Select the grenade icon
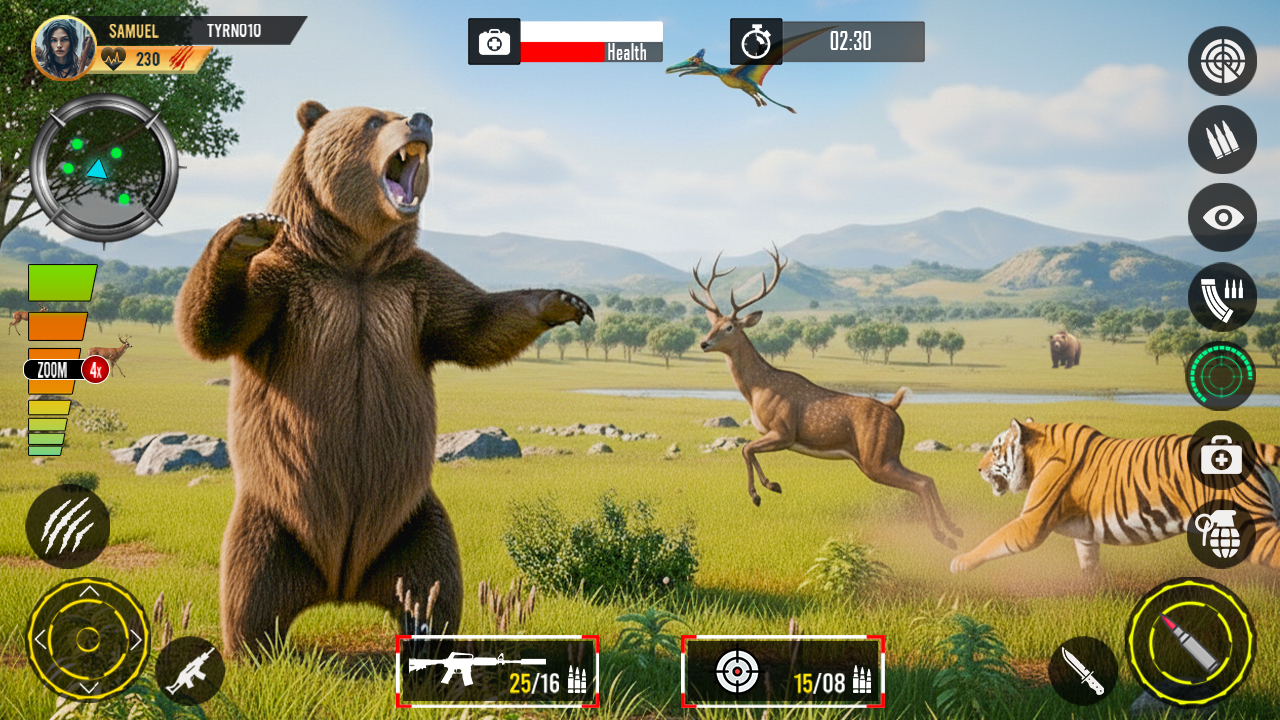The image size is (1280, 720). [1222, 536]
